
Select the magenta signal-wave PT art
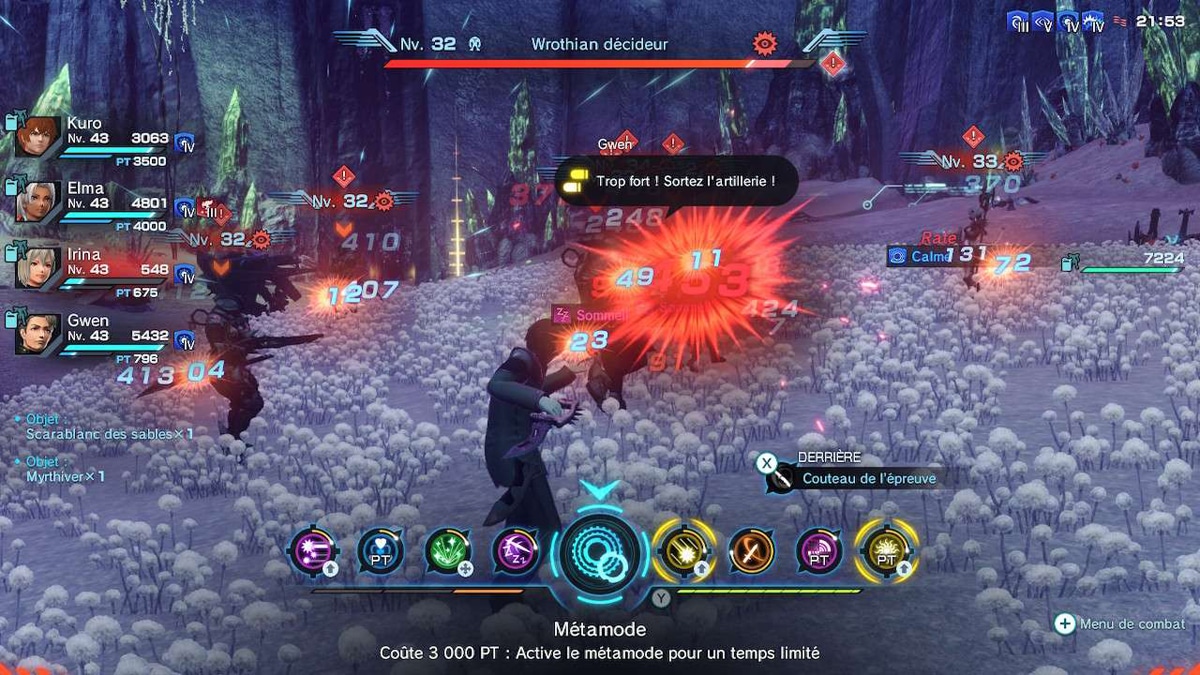point(819,551)
